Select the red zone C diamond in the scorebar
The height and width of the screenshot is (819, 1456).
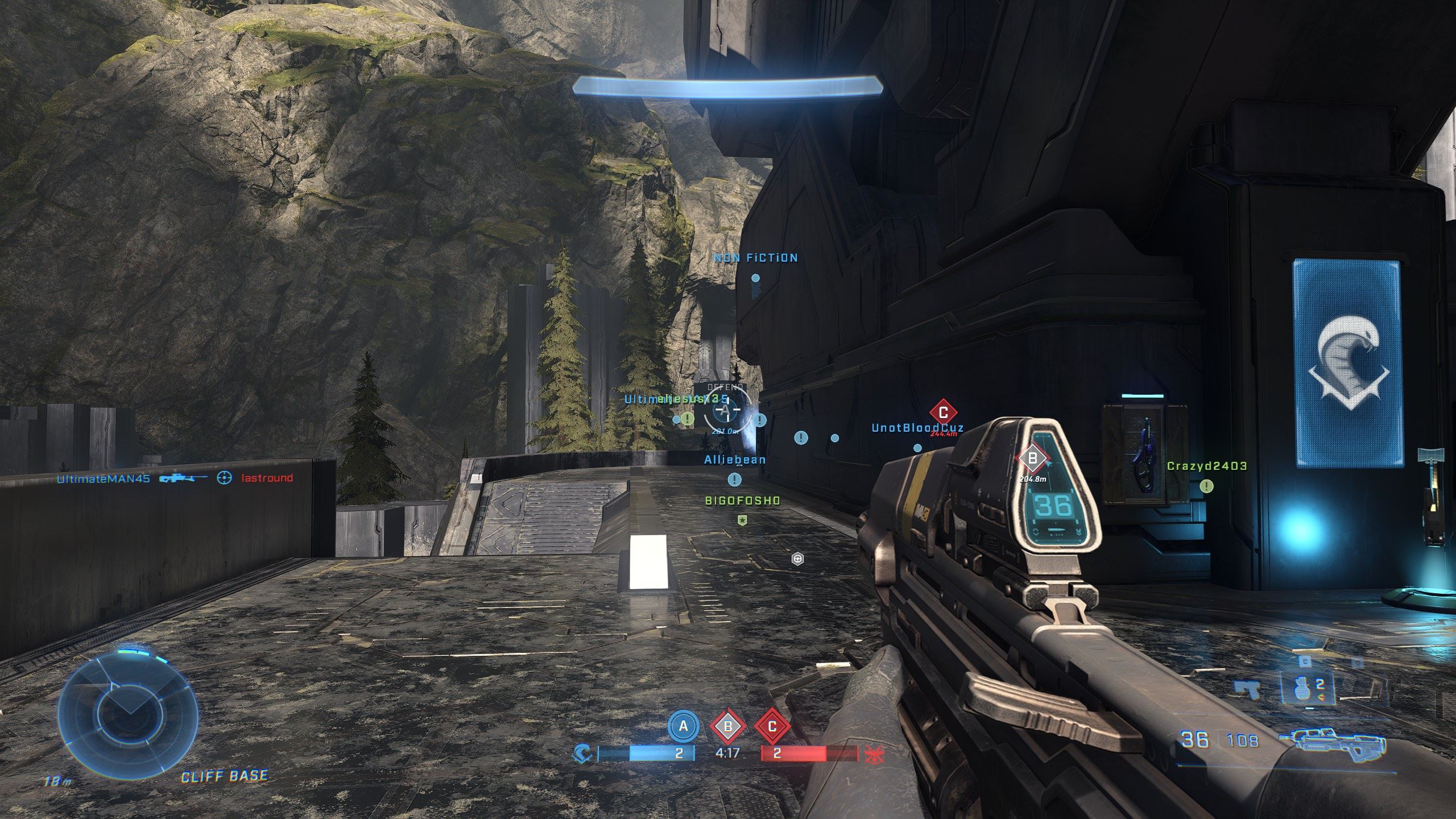(x=772, y=726)
